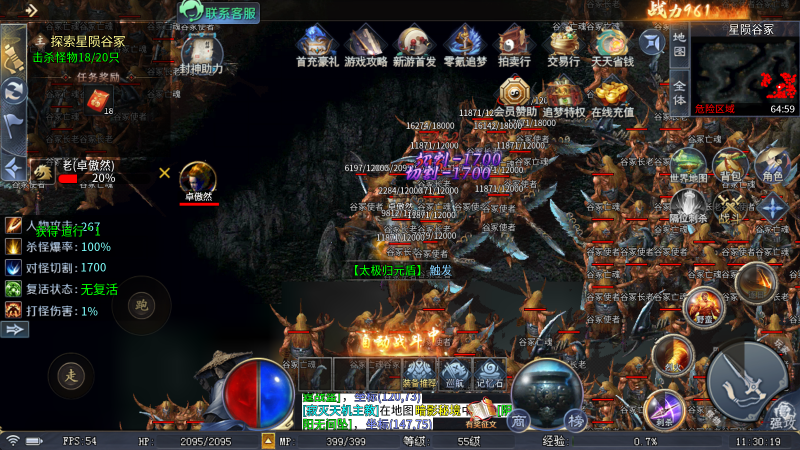Switch to the 地图 map tab
The image size is (800, 450).
pos(679,43)
